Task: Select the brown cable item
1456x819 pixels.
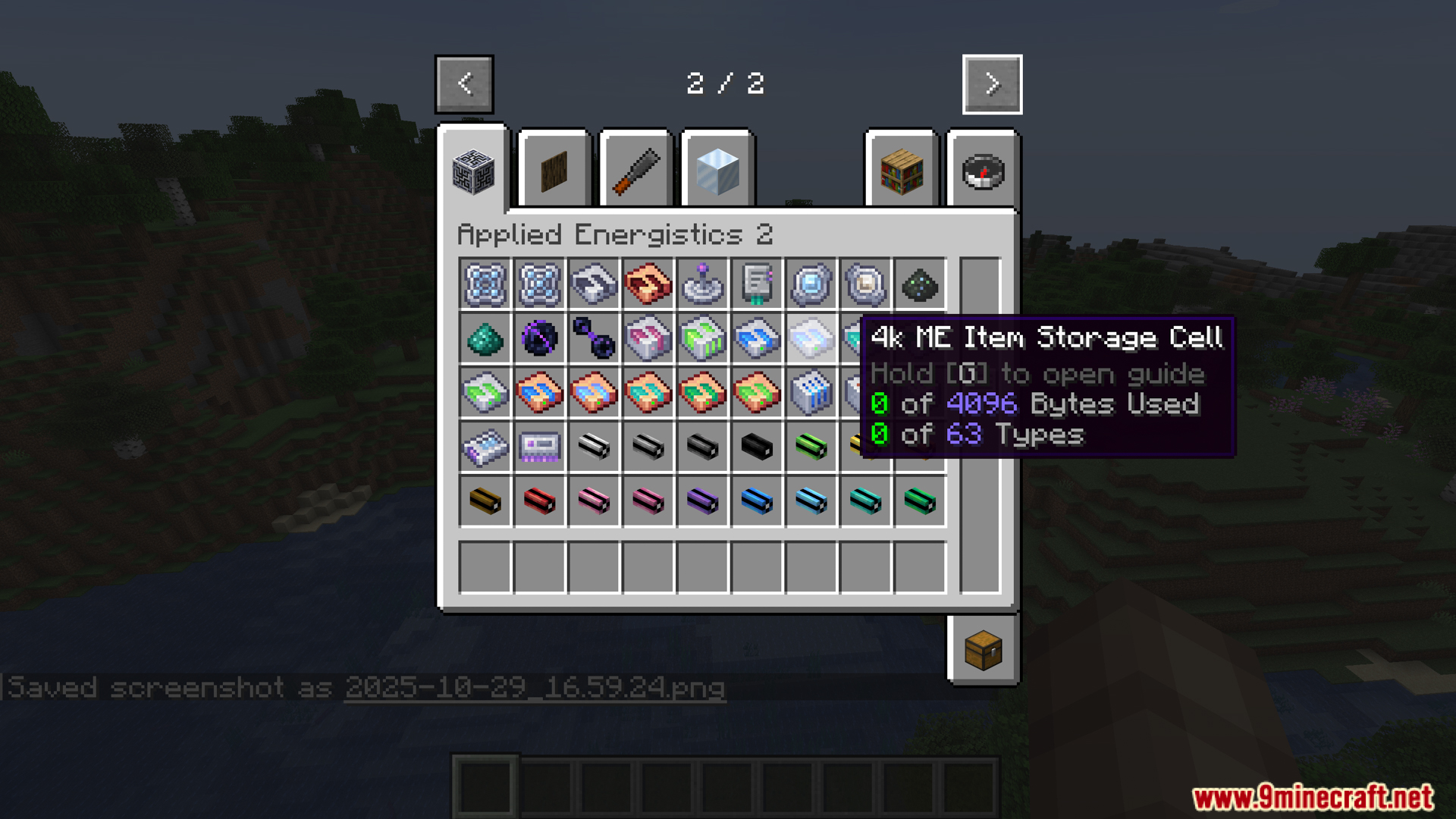Action: 485,501
